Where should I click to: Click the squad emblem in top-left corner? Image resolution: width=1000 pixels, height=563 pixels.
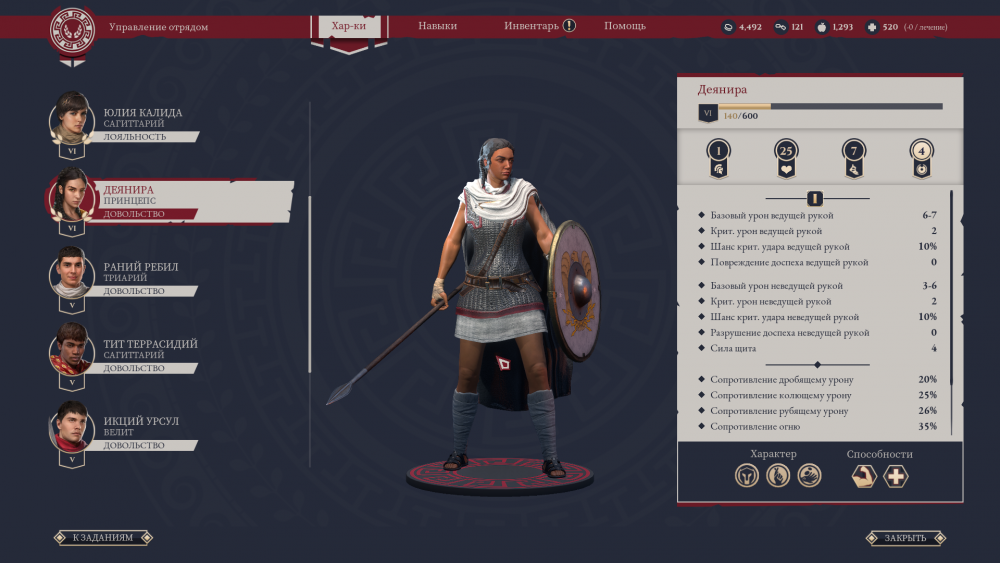click(72, 29)
